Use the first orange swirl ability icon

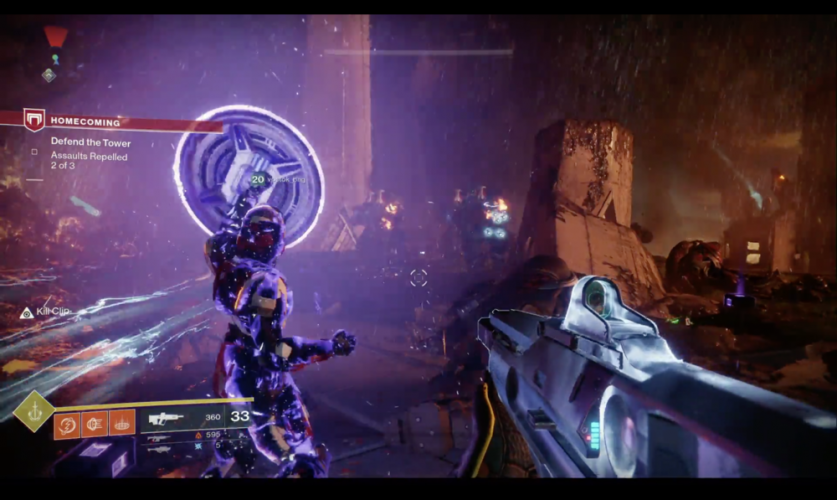(67, 424)
